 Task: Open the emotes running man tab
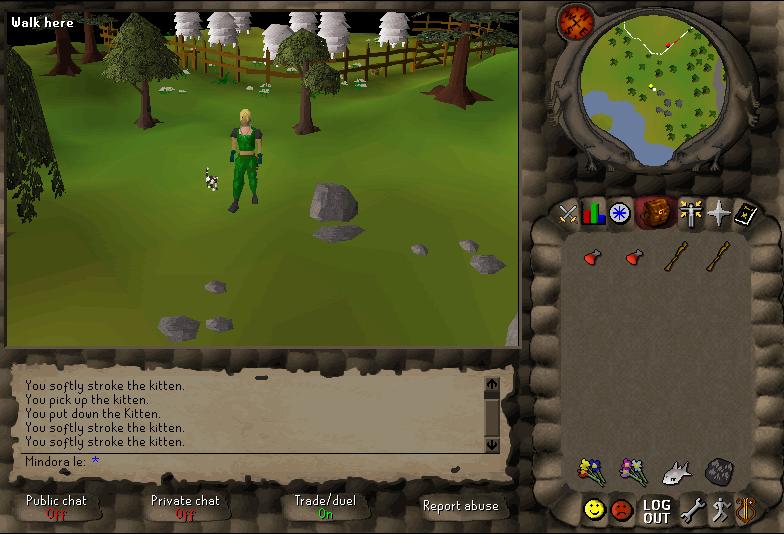[x=719, y=511]
